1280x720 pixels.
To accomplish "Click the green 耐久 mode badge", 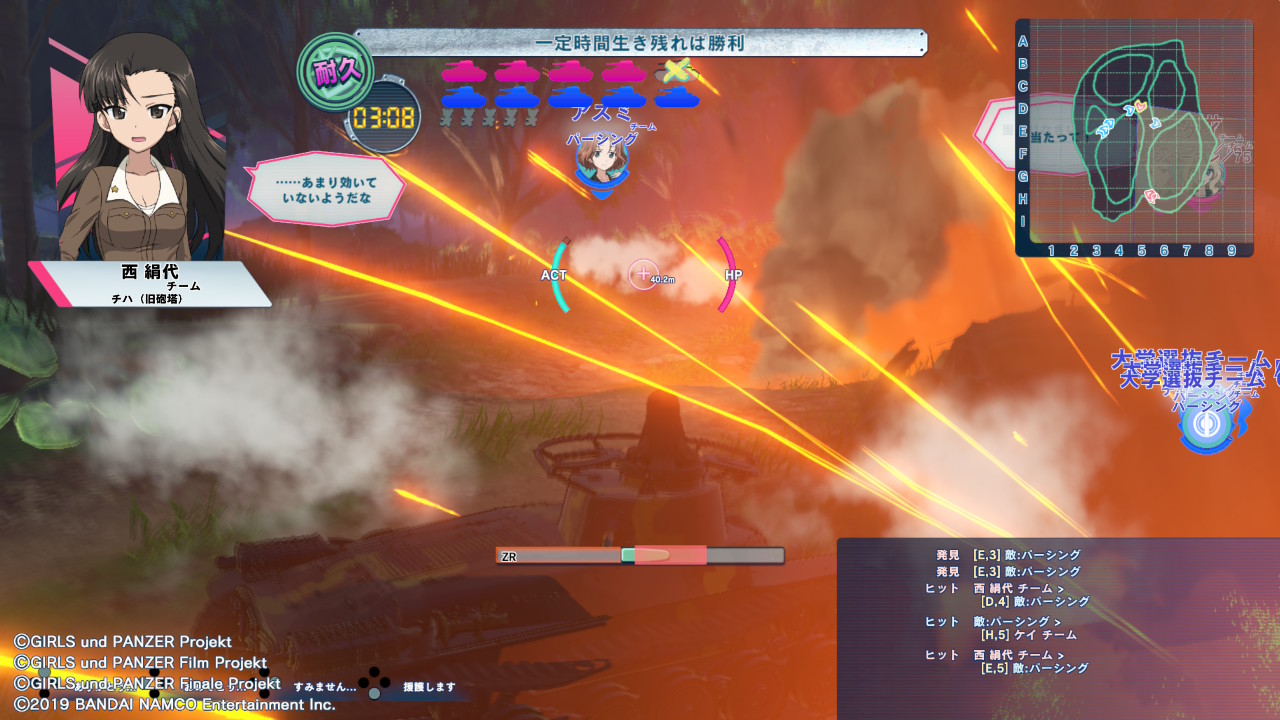I will point(335,73).
